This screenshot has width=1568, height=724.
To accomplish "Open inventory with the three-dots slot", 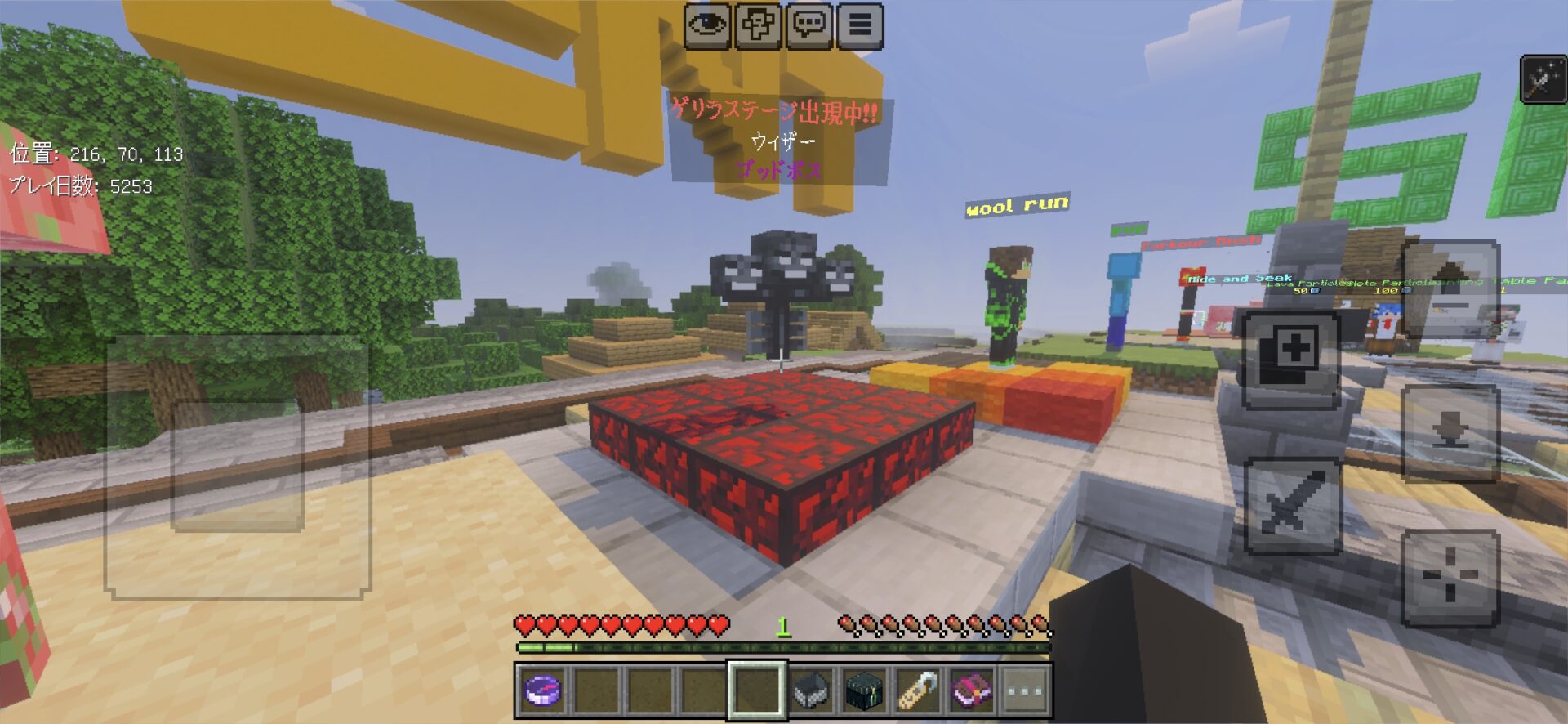I will point(1024,690).
